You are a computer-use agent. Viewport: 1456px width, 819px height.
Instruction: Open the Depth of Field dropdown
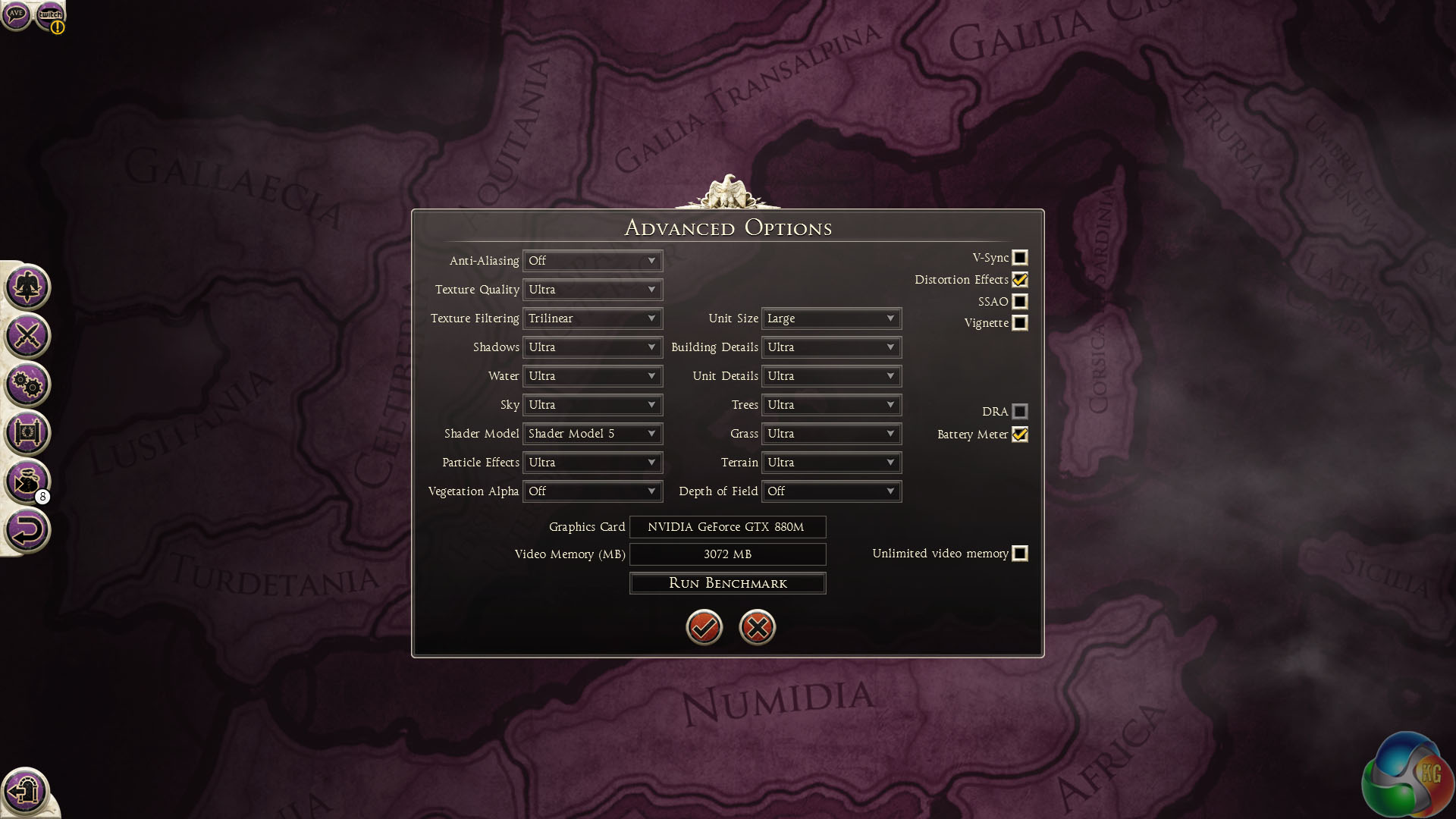(831, 491)
